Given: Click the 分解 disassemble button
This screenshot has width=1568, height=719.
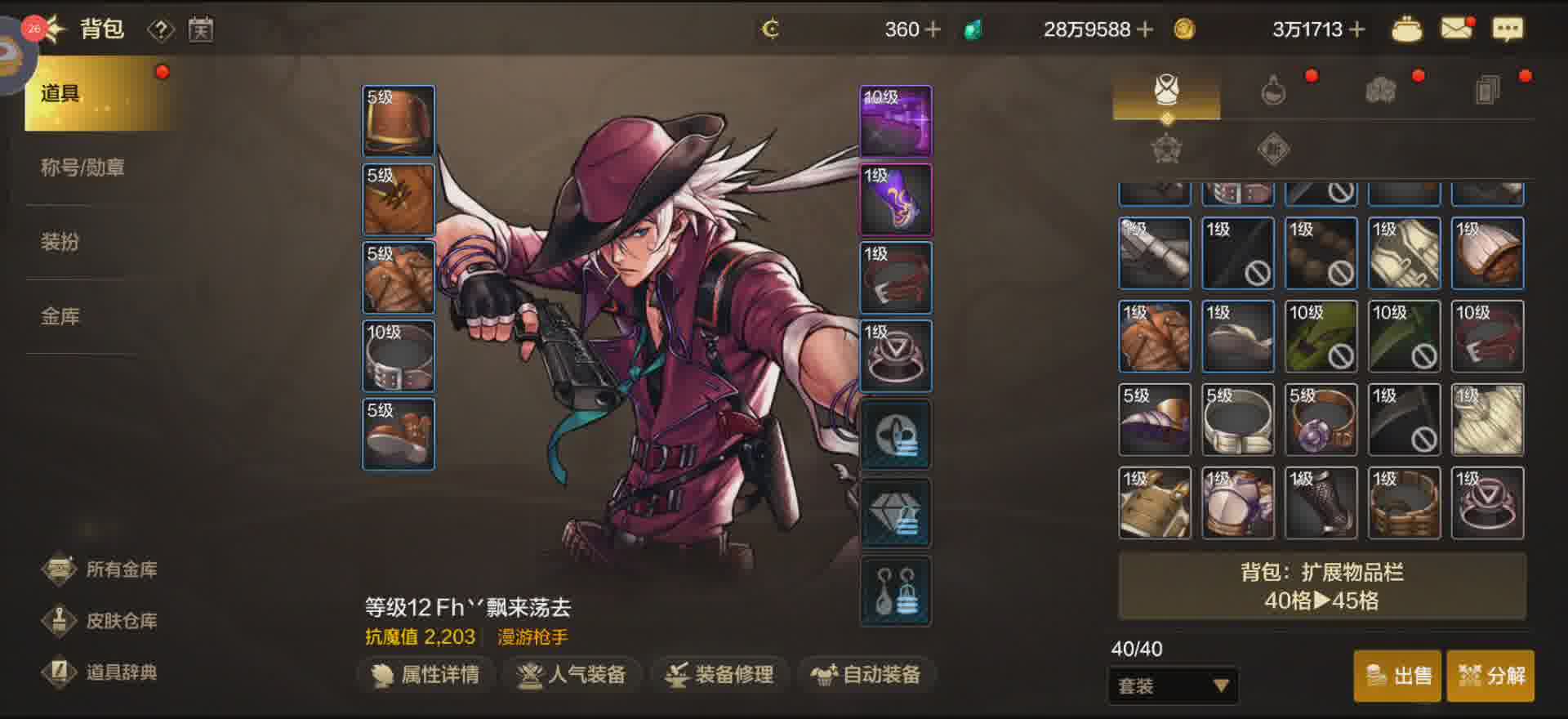Looking at the screenshot, I should [x=1491, y=676].
